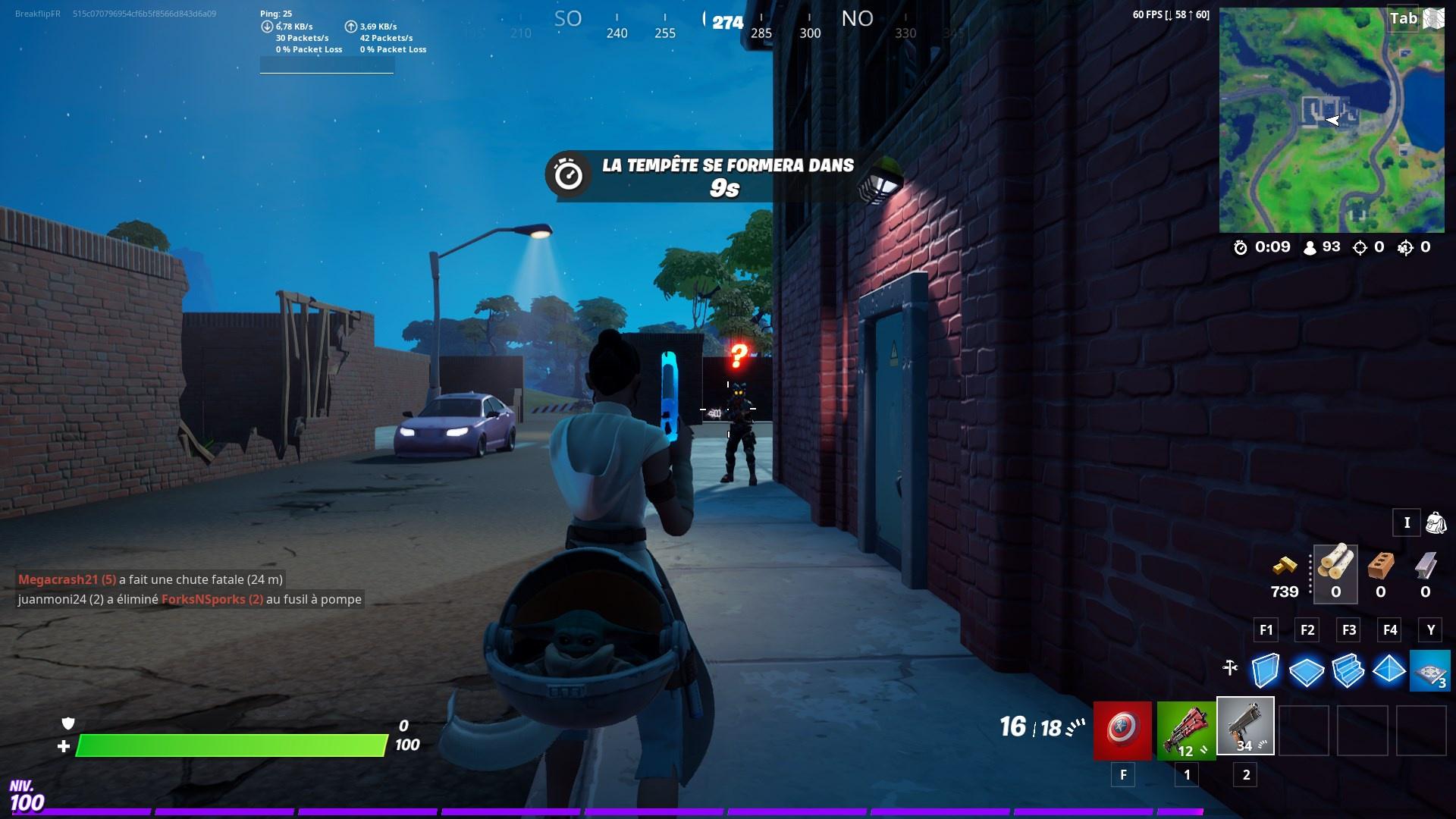Select the wall building piece

pyautogui.click(x=1266, y=670)
